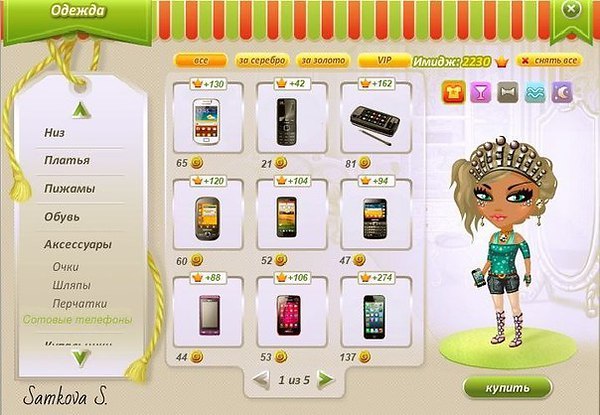Open the 'Платья' category
Viewport: 600px width, 415px height.
coord(67,160)
